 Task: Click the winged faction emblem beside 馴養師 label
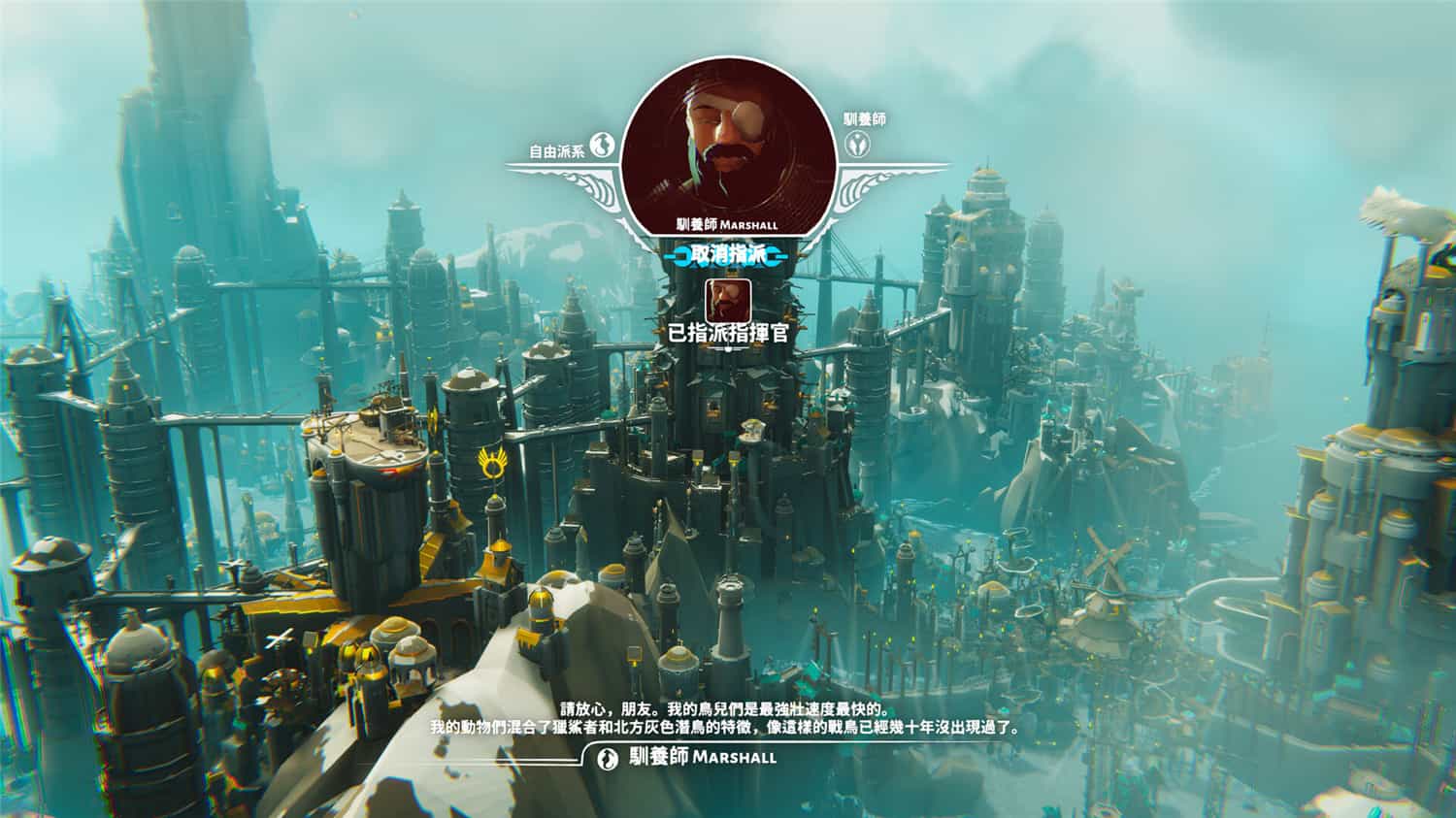(x=856, y=146)
